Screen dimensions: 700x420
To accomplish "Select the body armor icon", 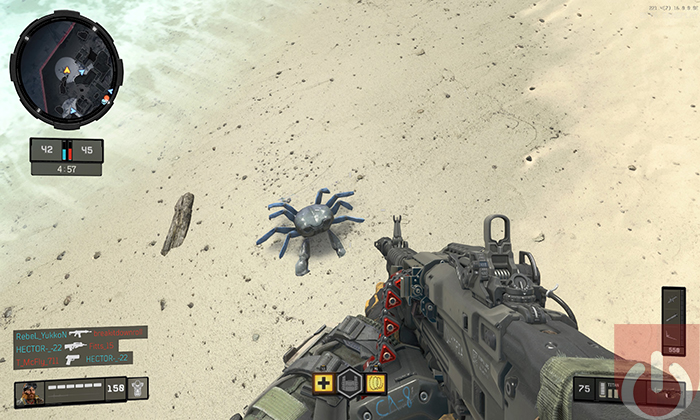I will click(x=138, y=388).
